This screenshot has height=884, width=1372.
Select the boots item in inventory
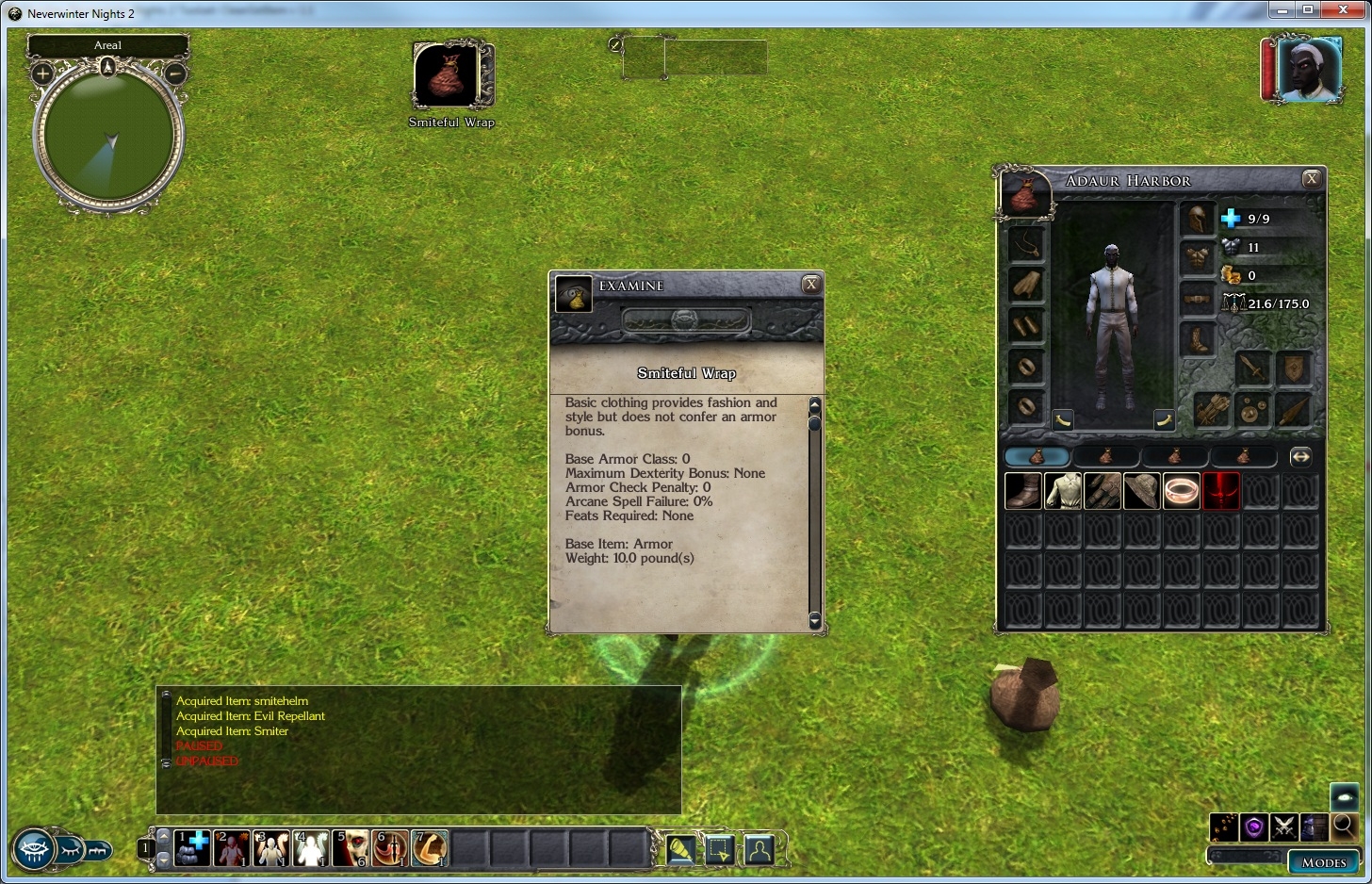(x=1023, y=491)
